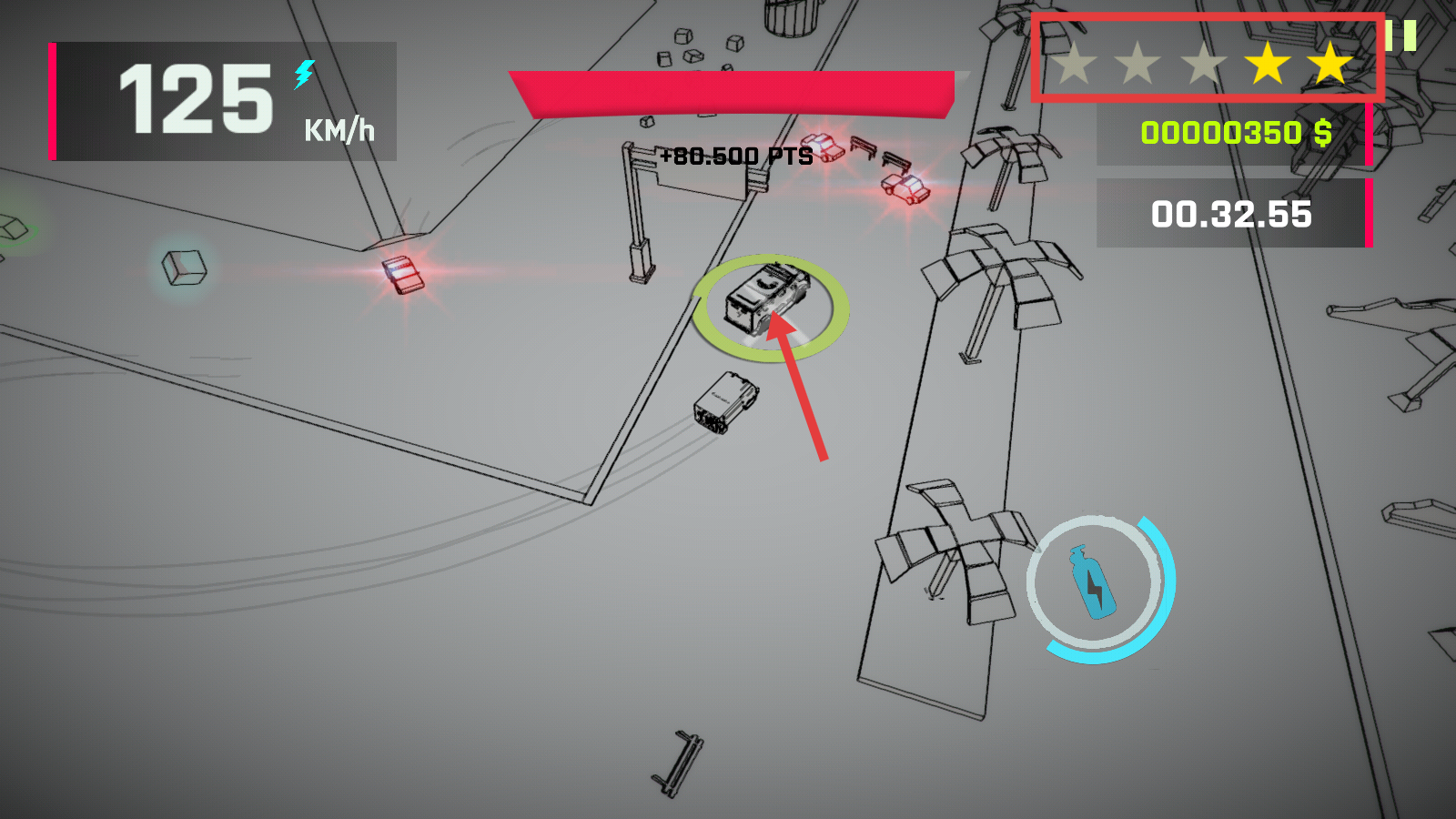Pause the game with the pause icon
This screenshot has height=819, width=1456.
point(1401,36)
